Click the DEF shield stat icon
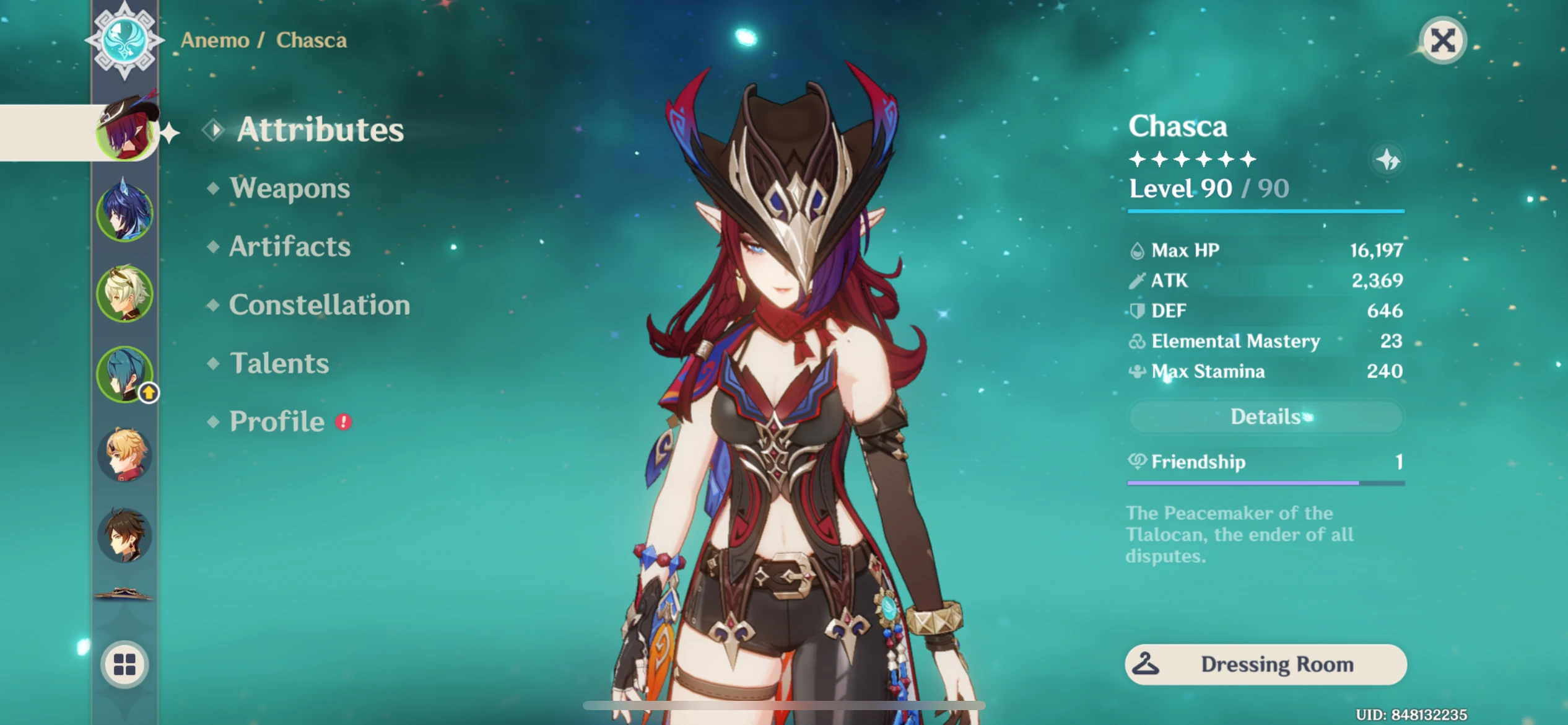Image resolution: width=1568 pixels, height=725 pixels. pyautogui.click(x=1138, y=311)
